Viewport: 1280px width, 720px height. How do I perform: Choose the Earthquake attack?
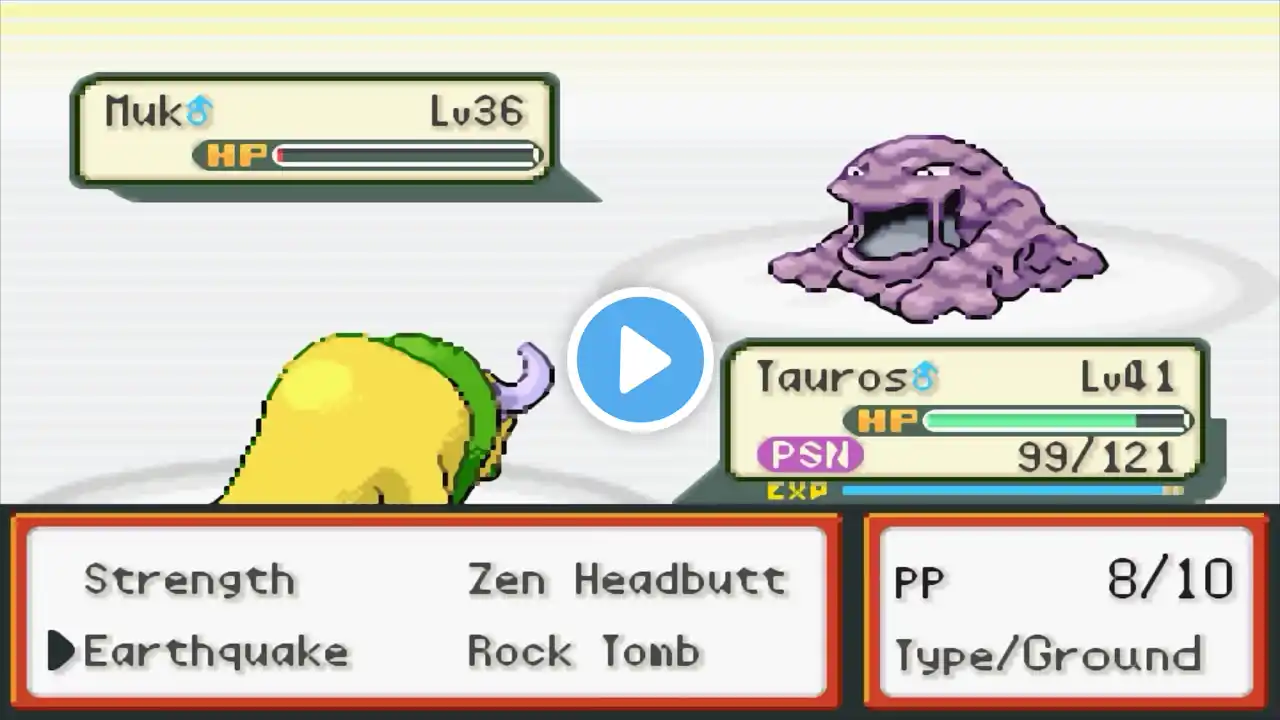point(215,652)
